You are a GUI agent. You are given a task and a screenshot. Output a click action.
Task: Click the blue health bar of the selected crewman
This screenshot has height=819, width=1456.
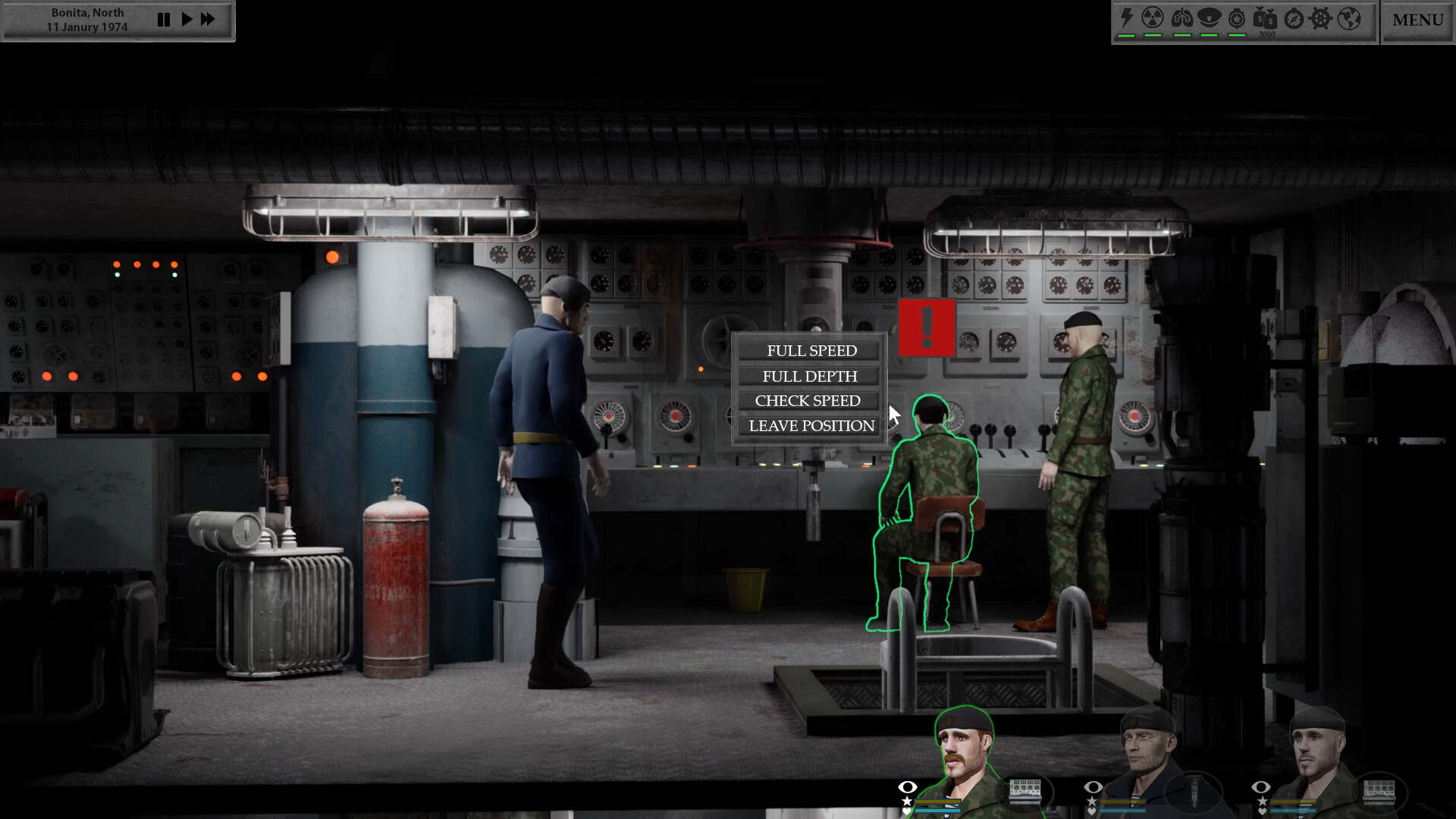(936, 809)
